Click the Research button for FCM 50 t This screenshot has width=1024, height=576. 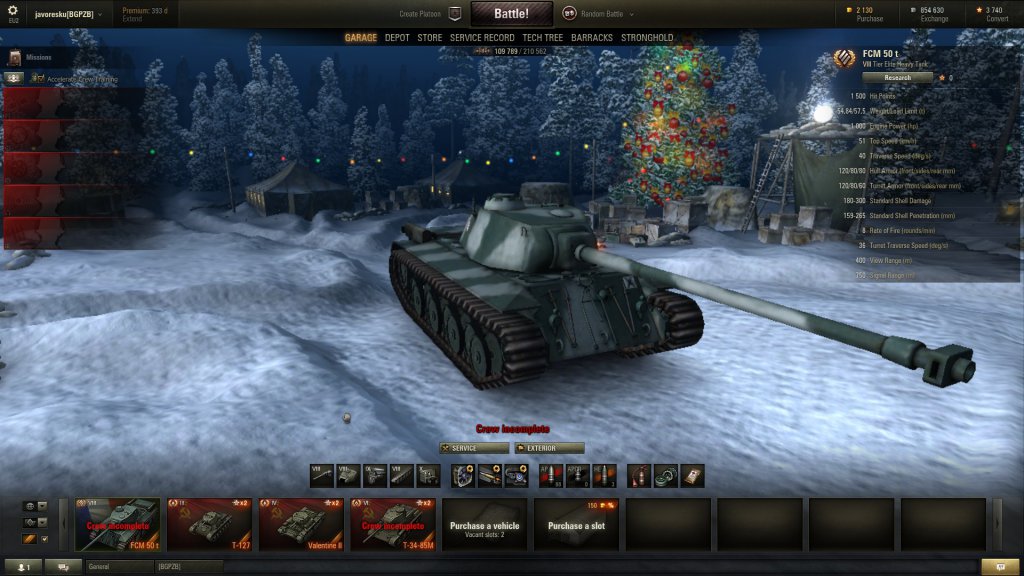click(x=897, y=77)
